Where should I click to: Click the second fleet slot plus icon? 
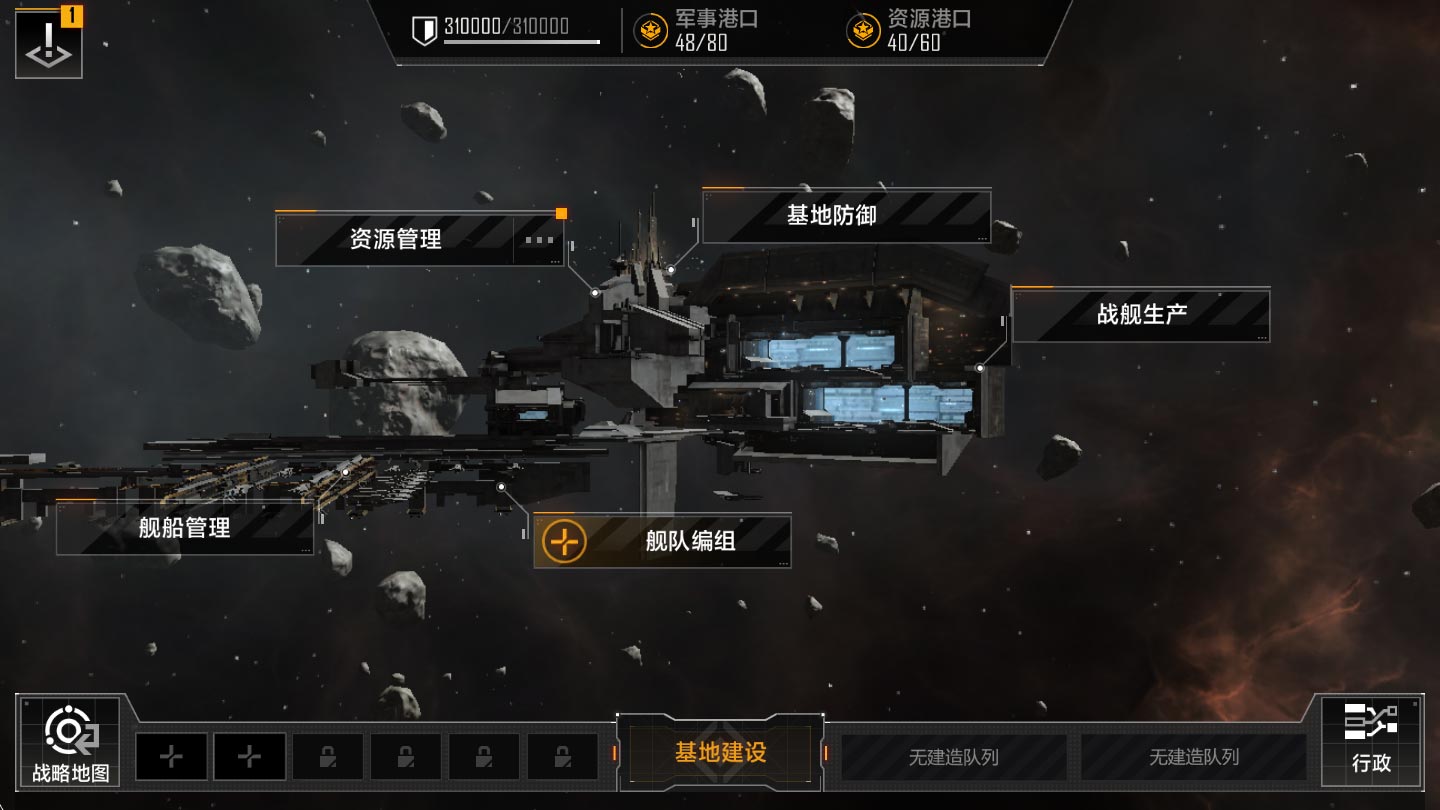click(249, 757)
